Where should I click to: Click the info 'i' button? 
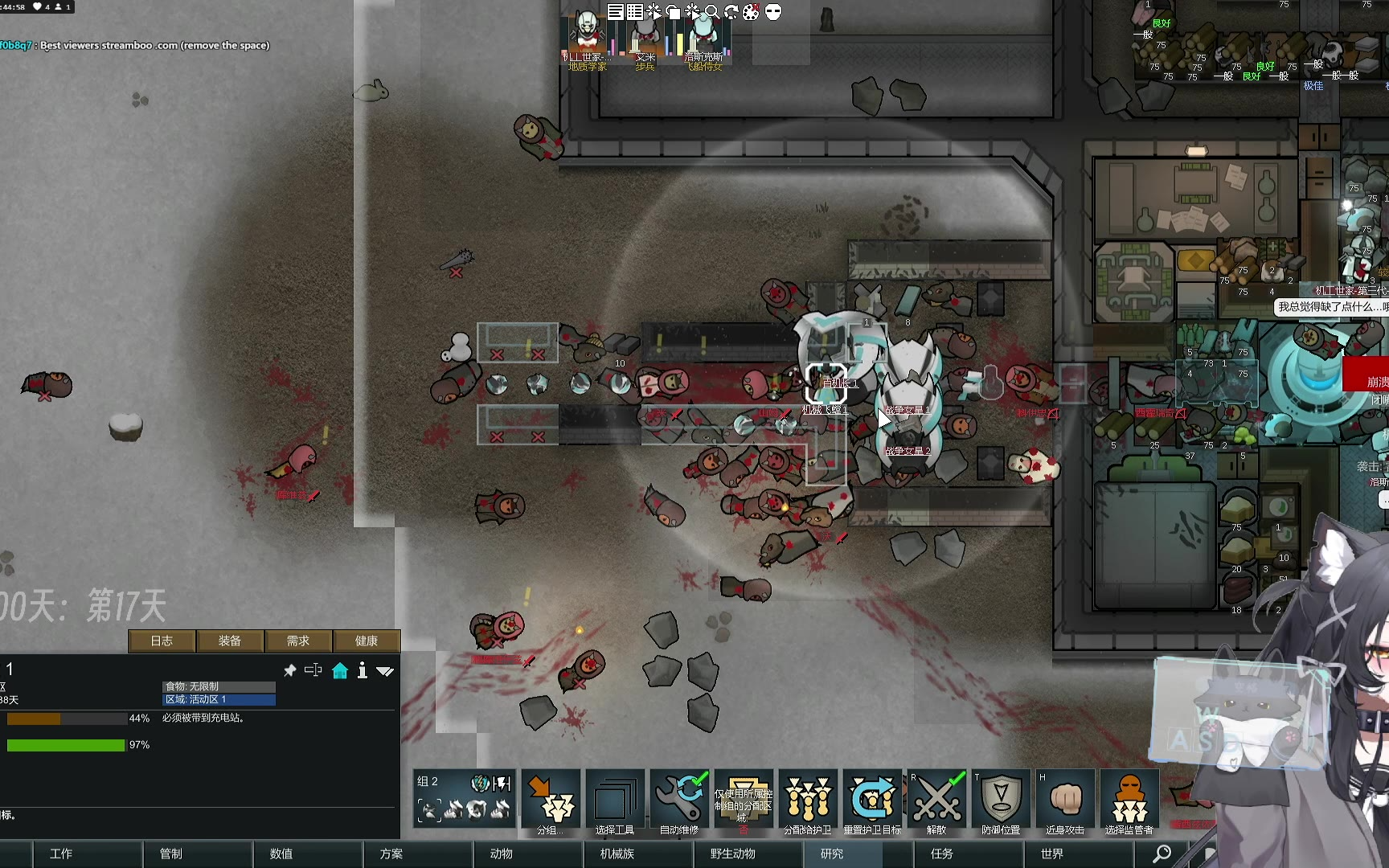click(x=363, y=670)
